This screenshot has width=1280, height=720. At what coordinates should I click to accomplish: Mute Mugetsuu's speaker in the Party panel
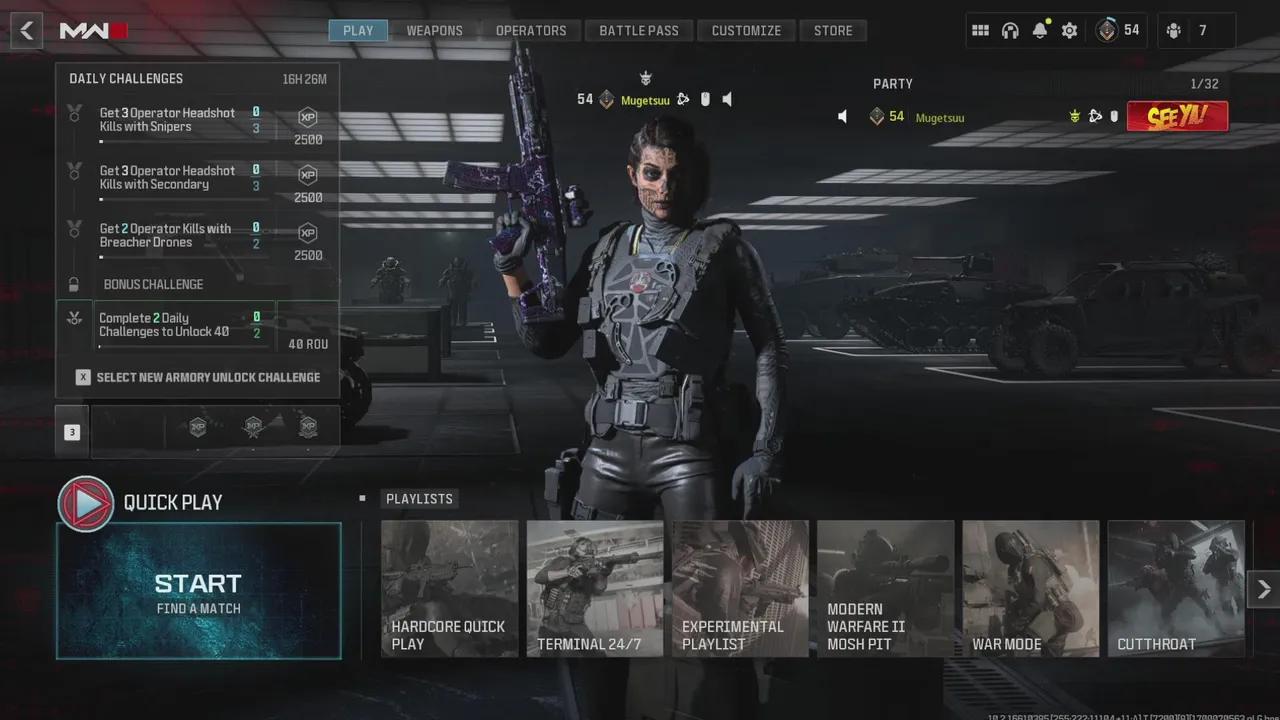tap(841, 117)
